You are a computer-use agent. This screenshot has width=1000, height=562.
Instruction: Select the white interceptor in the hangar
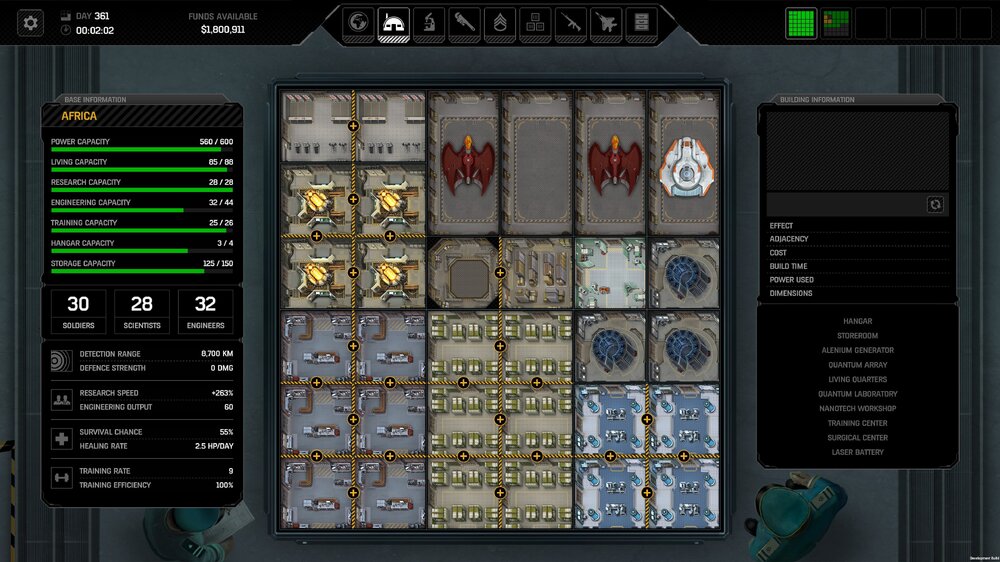(x=685, y=165)
